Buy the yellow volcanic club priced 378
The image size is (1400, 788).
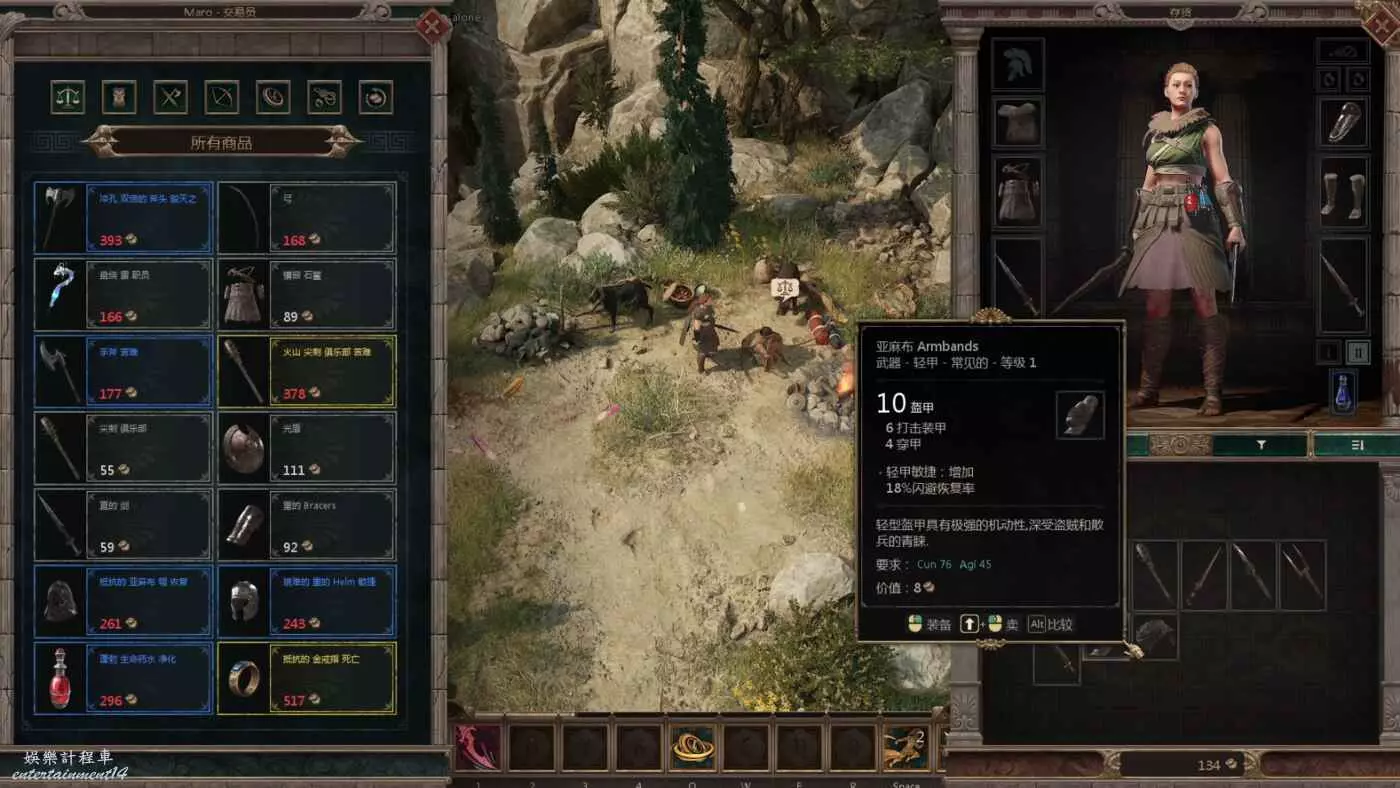[307, 371]
